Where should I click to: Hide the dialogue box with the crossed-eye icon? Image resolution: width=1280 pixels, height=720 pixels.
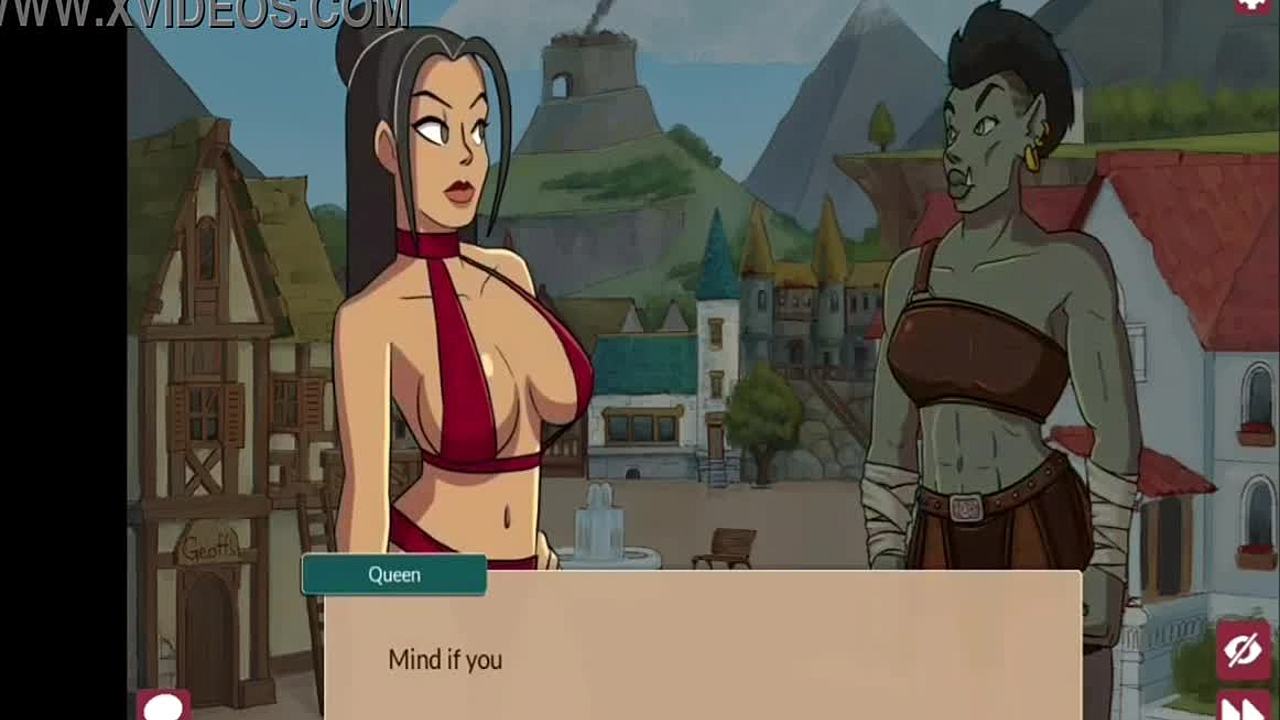click(x=1243, y=651)
